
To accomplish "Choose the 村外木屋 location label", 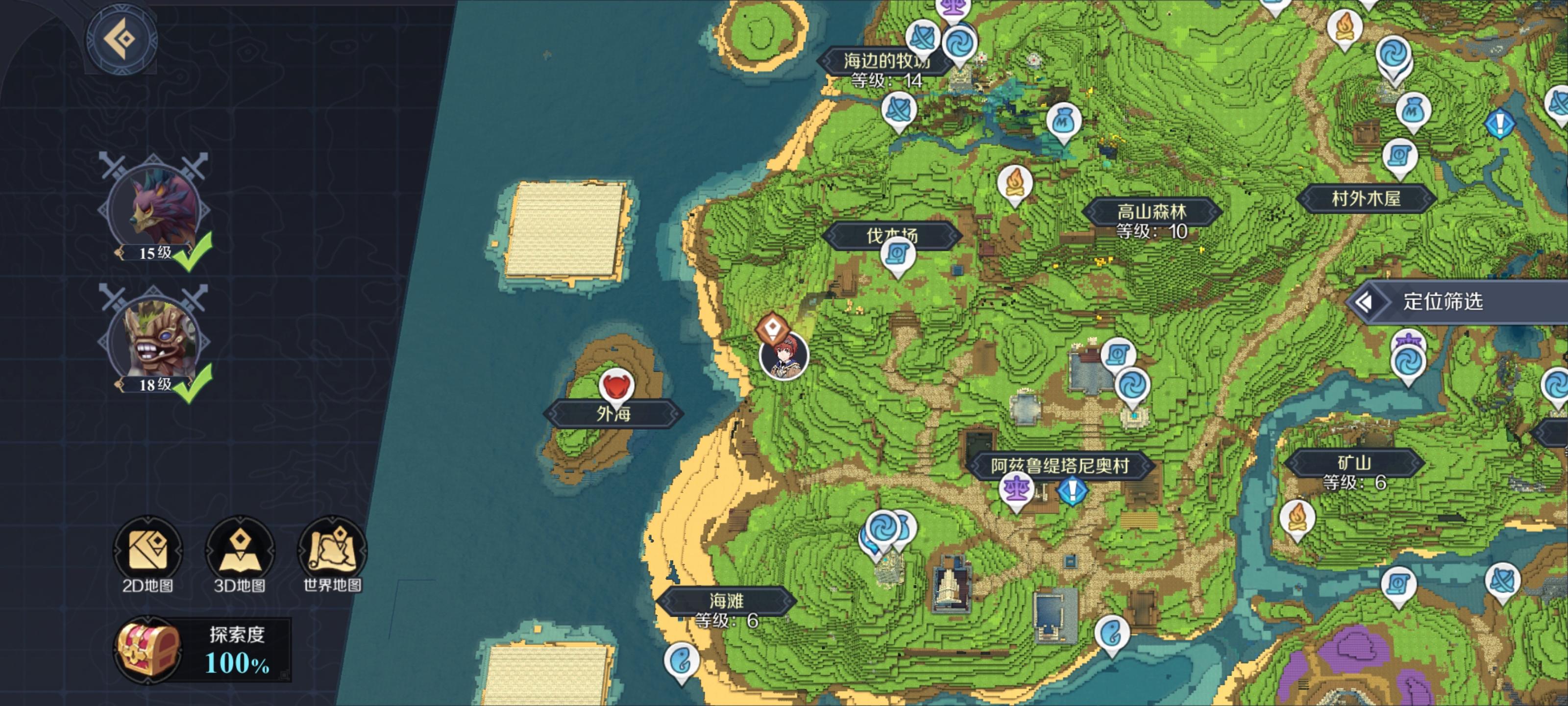I will pyautogui.click(x=1366, y=199).
